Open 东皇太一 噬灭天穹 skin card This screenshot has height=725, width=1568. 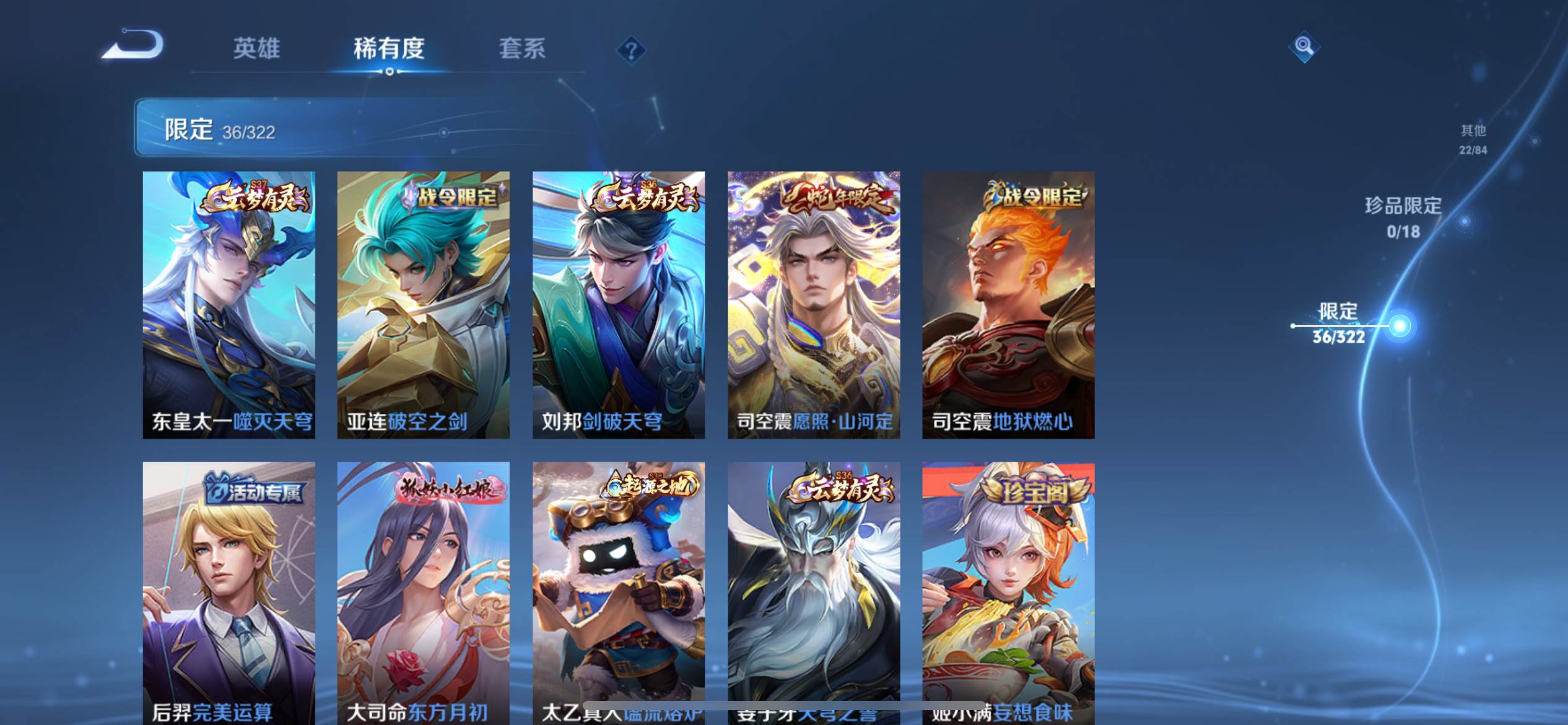click(x=229, y=305)
